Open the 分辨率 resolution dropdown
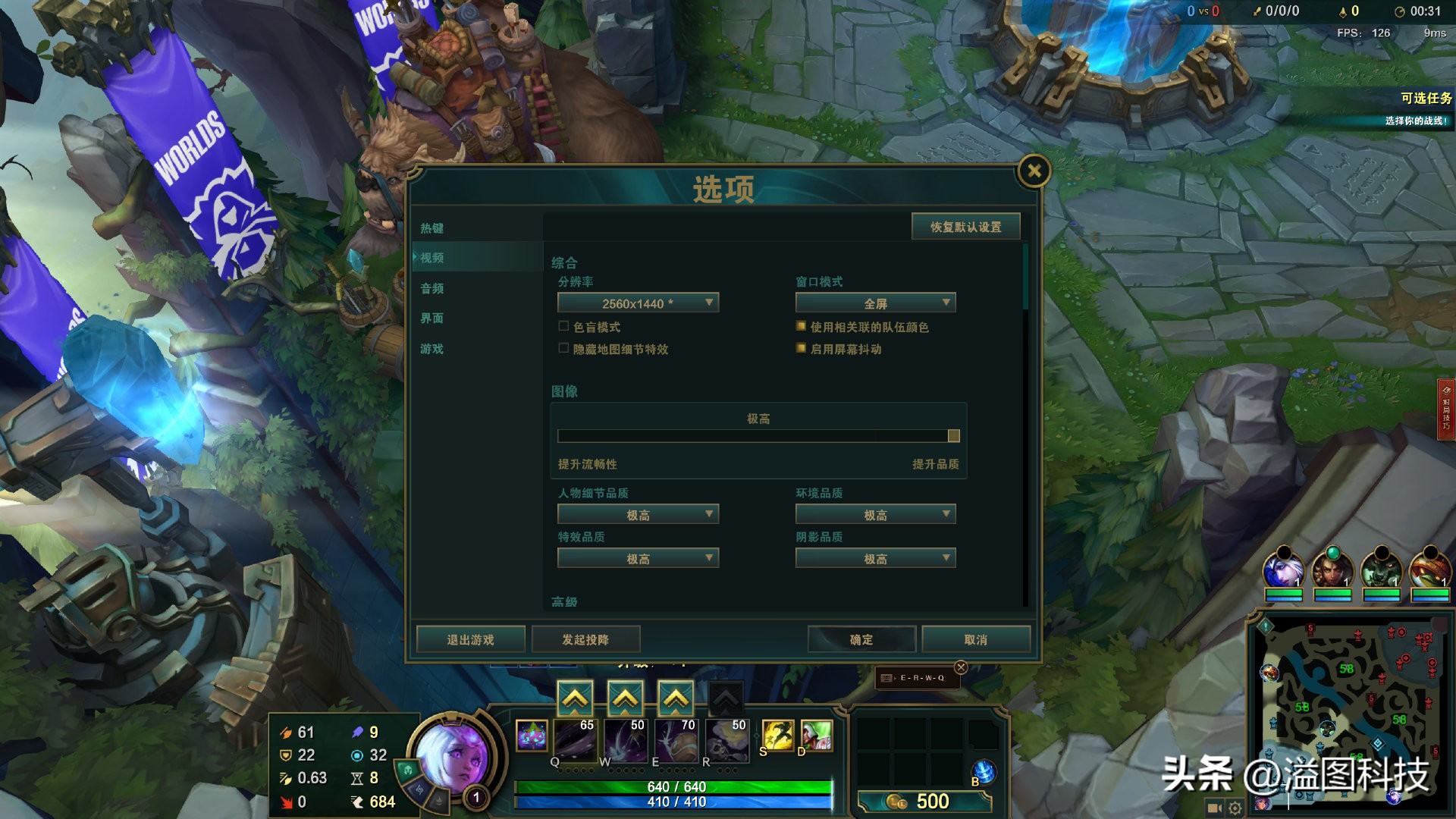1456x819 pixels. [x=638, y=303]
